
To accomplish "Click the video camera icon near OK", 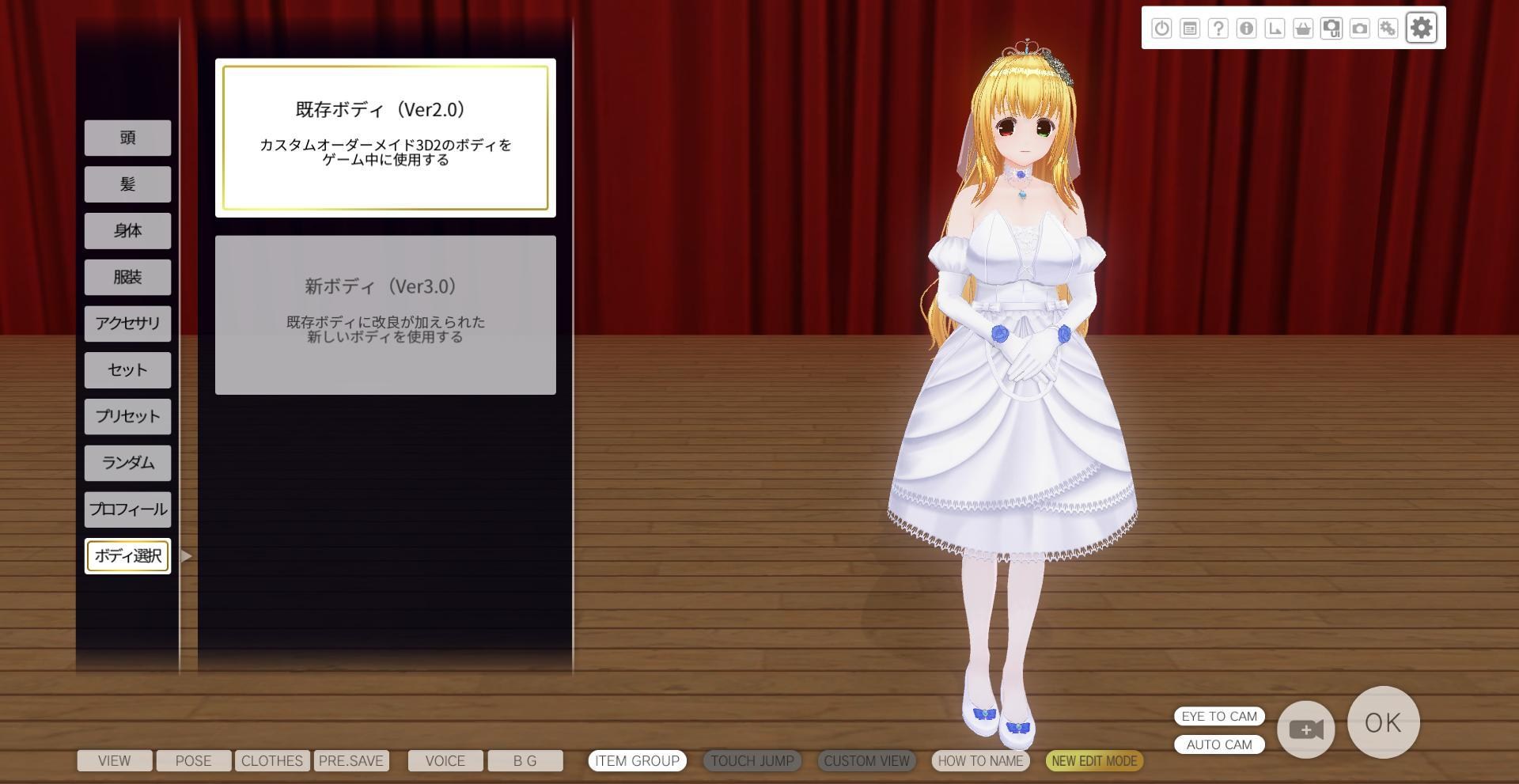I will pos(1305,729).
